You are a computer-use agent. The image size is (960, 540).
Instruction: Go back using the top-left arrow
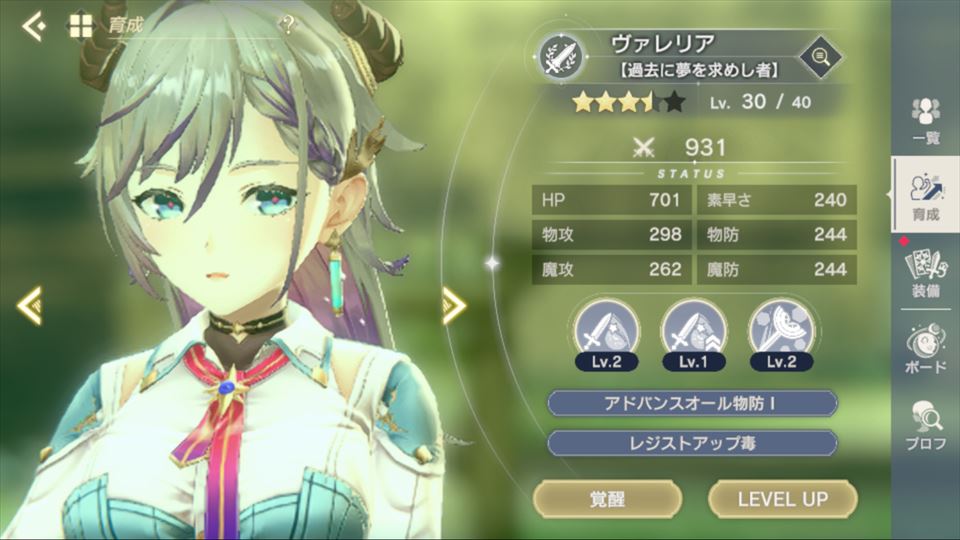pyautogui.click(x=33, y=27)
